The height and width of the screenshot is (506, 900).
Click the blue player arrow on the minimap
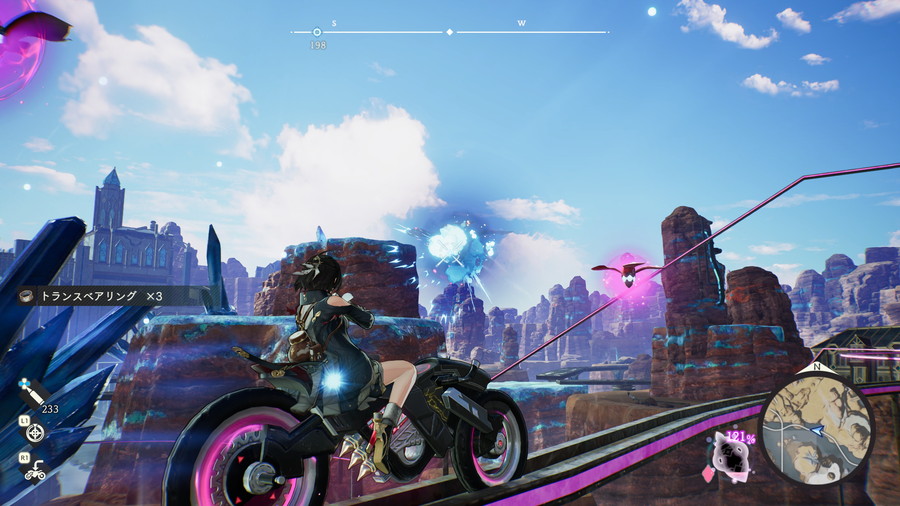(x=818, y=430)
